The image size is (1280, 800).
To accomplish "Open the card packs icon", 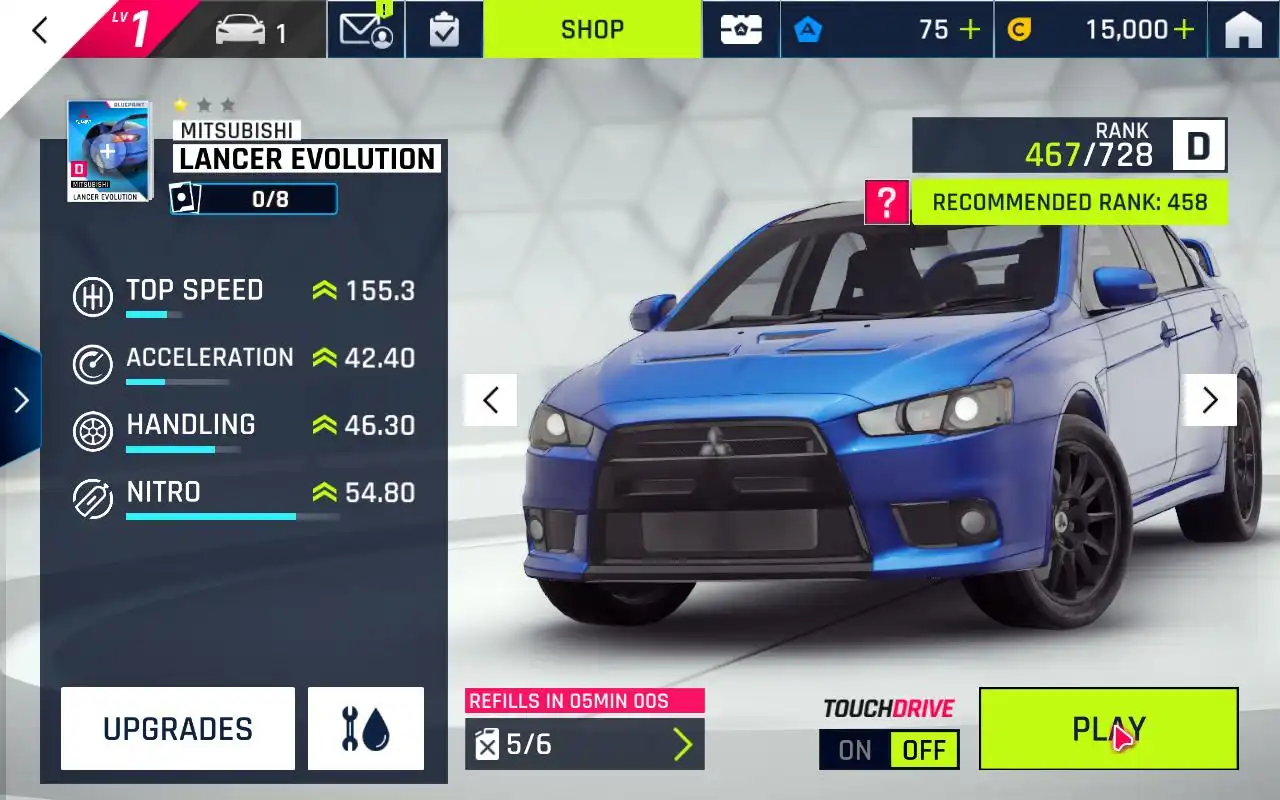I will [742, 30].
